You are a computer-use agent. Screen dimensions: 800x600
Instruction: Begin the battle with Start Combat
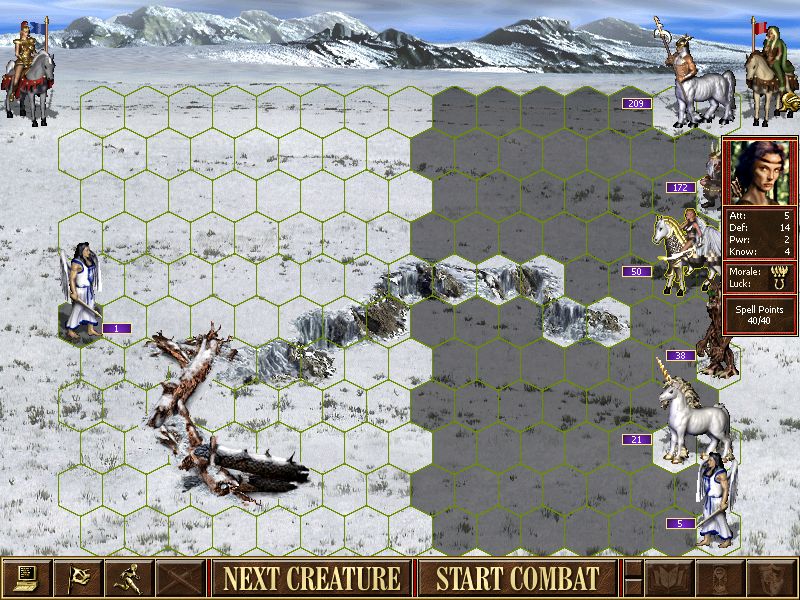[x=517, y=578]
